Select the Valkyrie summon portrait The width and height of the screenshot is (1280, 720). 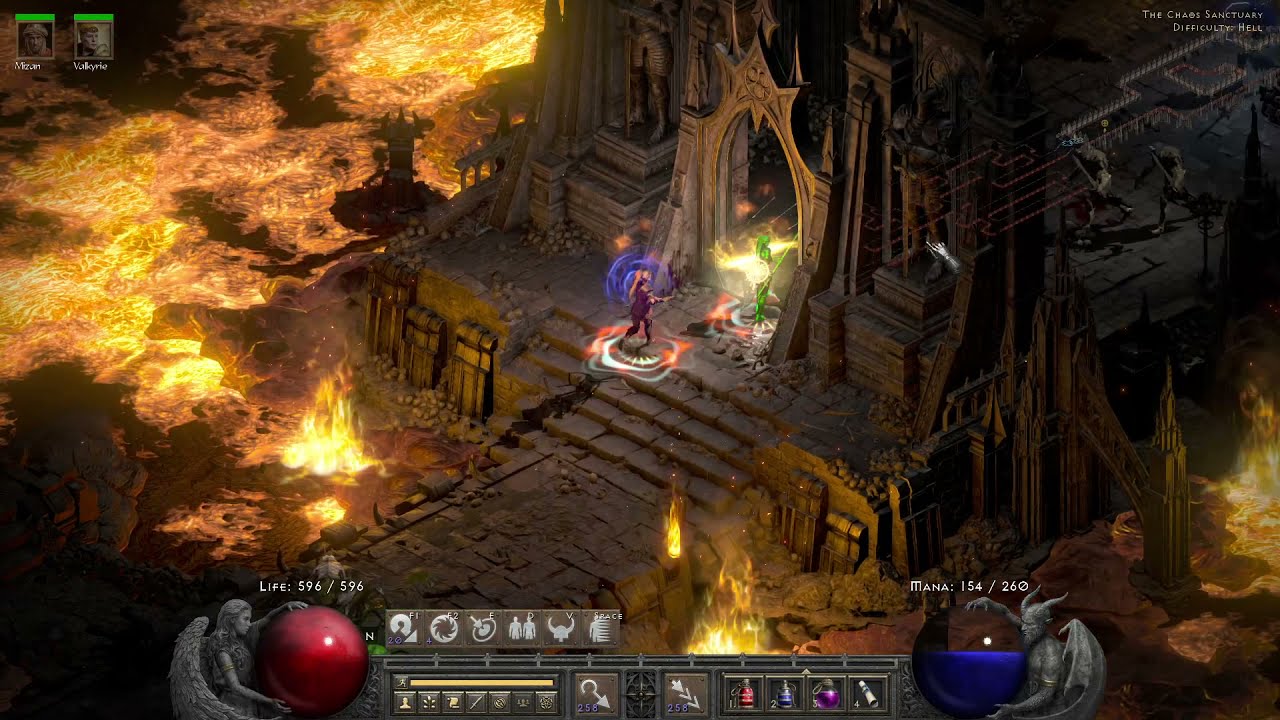point(93,40)
